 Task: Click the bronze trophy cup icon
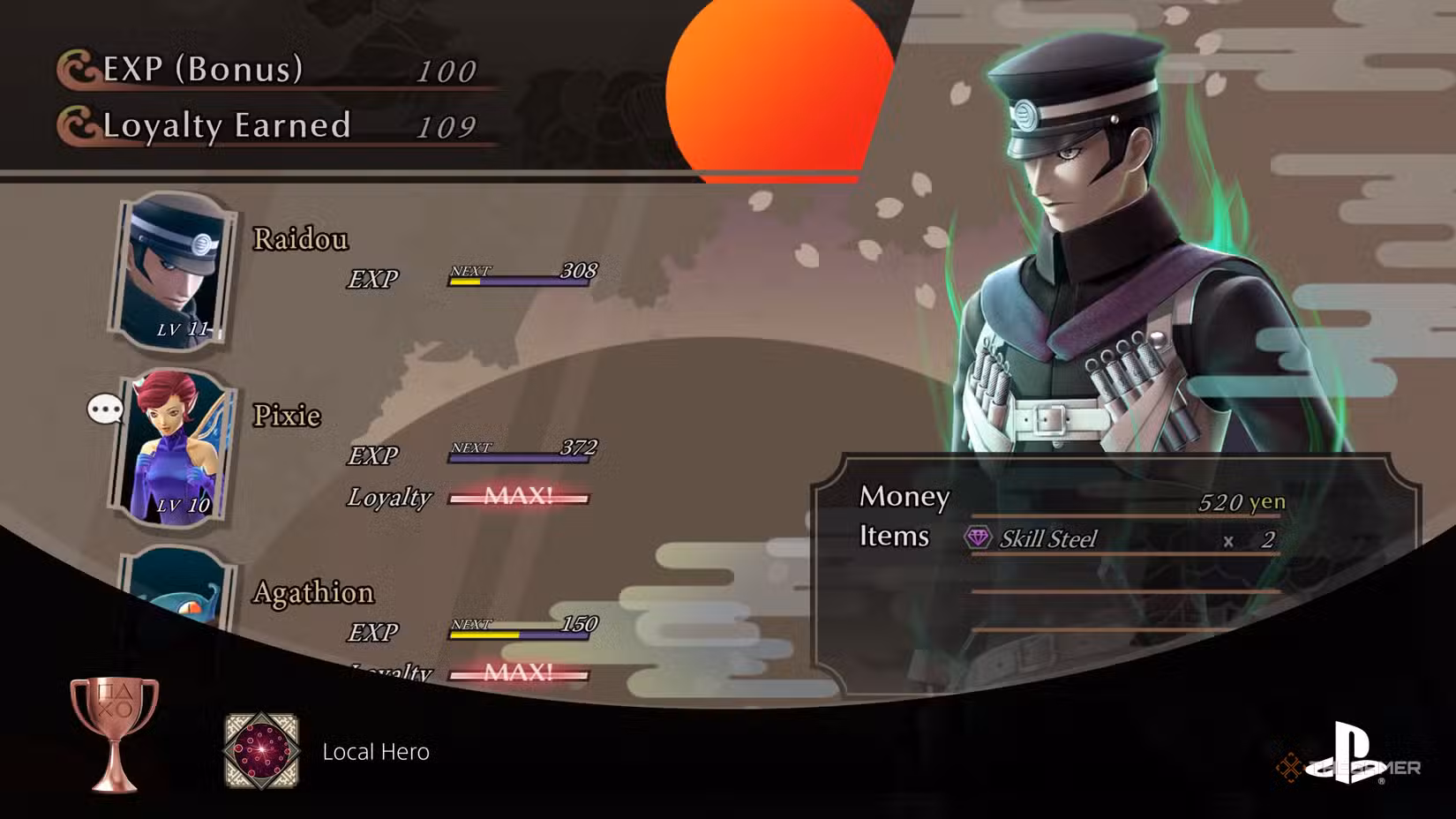pyautogui.click(x=115, y=734)
